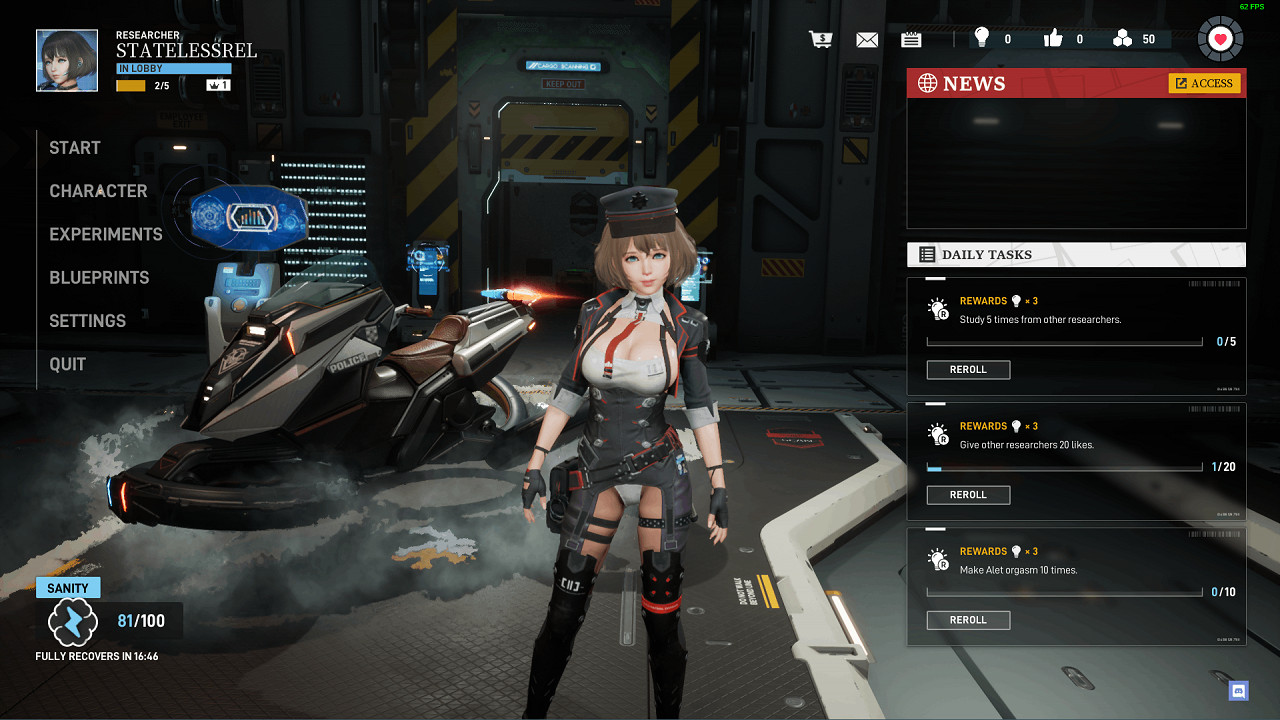Open the CHARACTER menu

click(x=98, y=191)
